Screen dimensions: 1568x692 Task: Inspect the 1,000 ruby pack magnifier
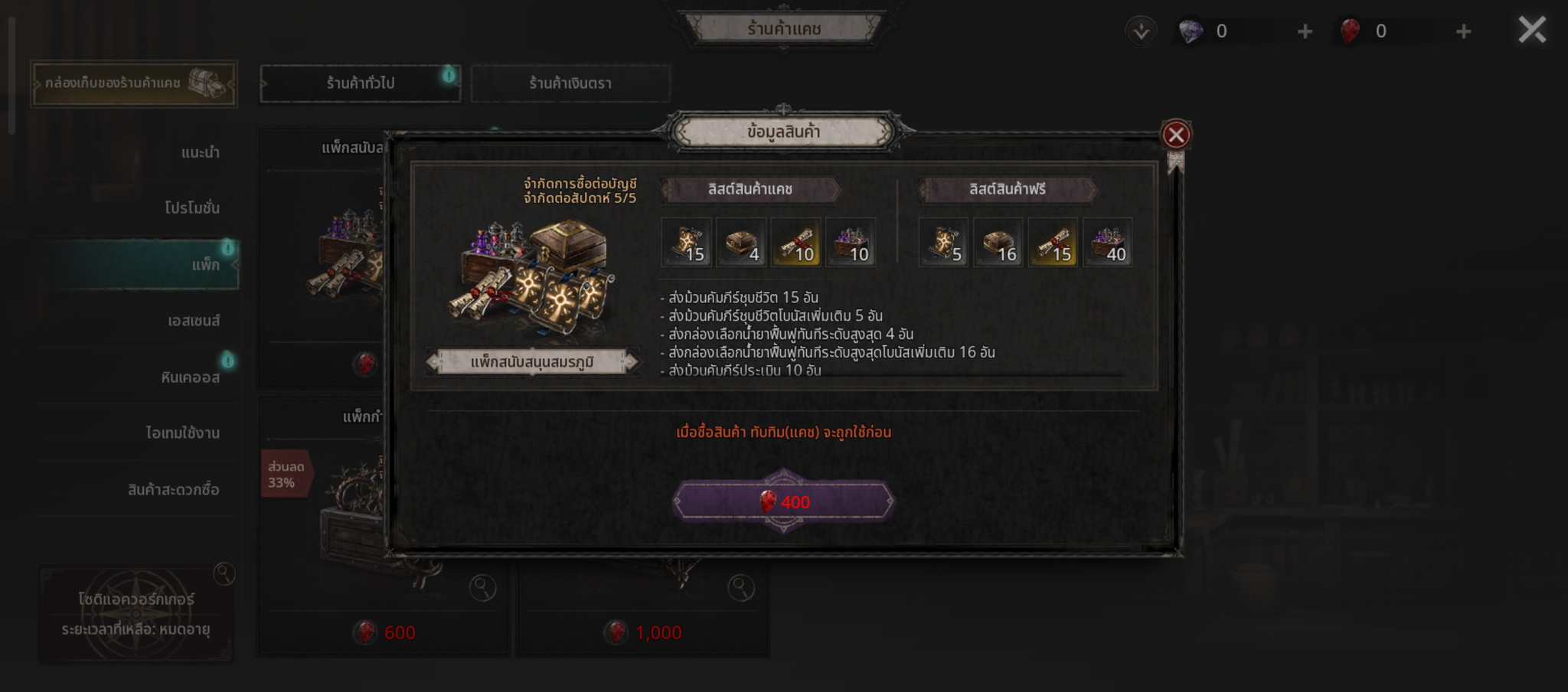click(x=740, y=588)
